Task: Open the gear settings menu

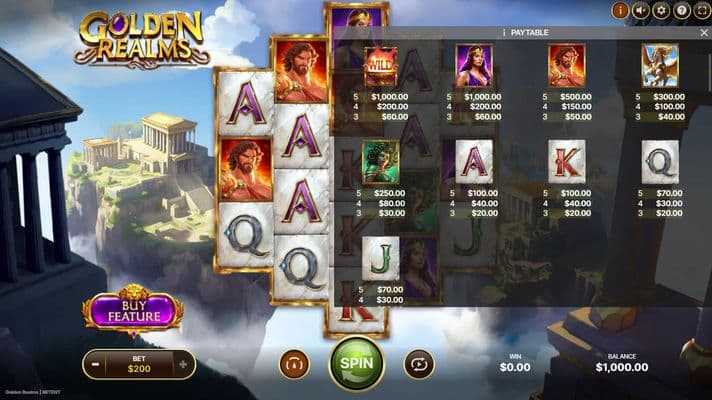Action: click(x=660, y=11)
